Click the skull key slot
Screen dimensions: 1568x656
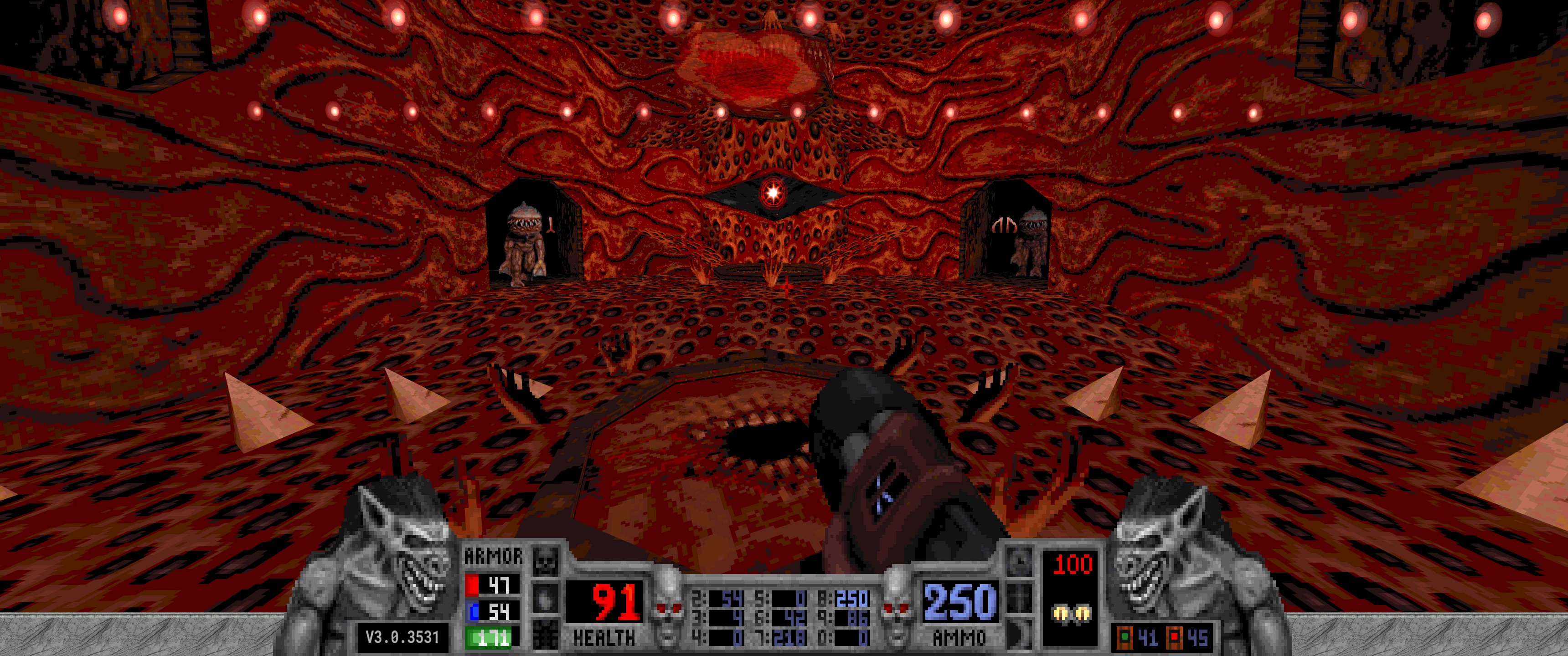(545, 560)
